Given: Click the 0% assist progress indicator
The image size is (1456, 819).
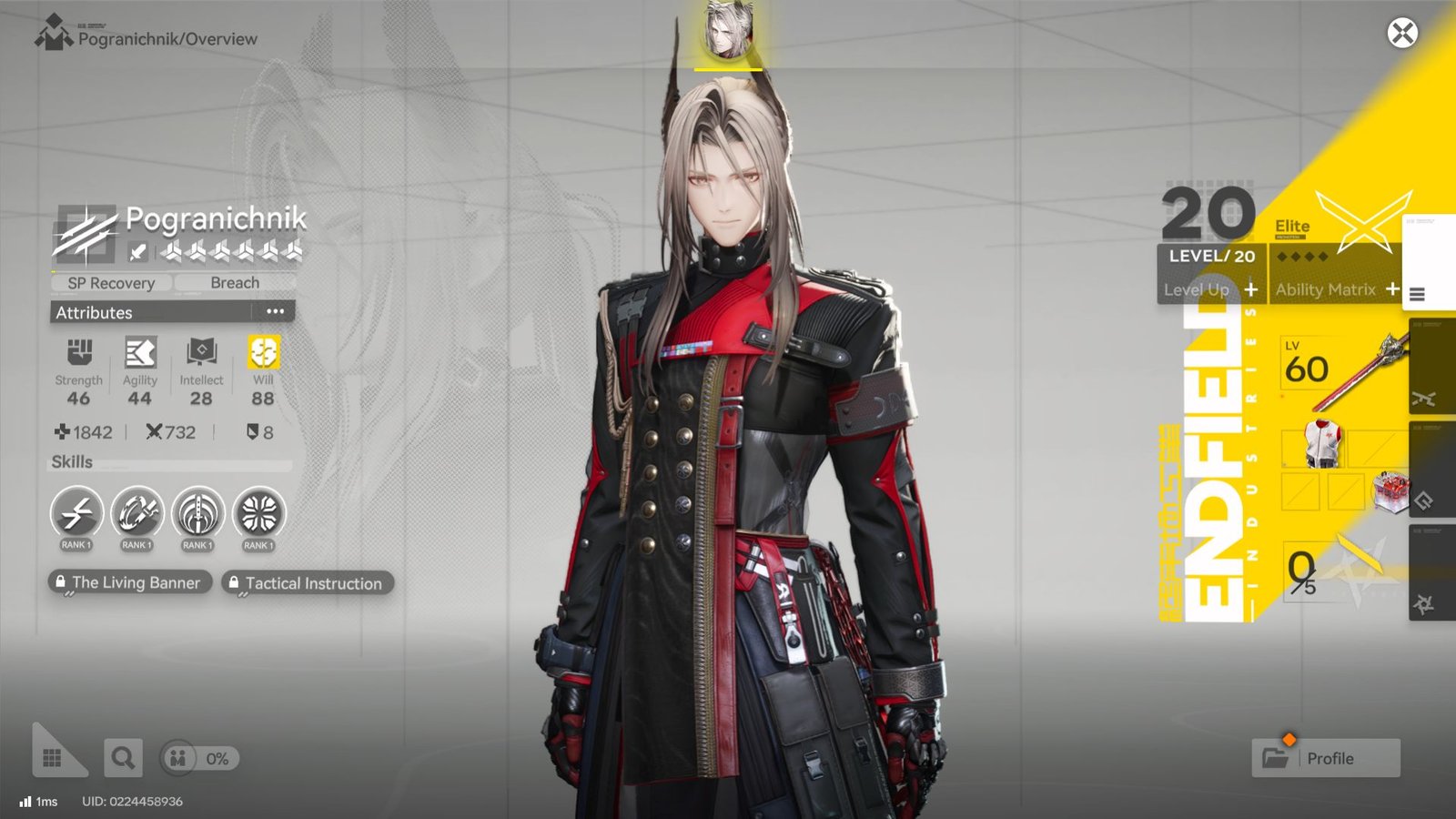Looking at the screenshot, I should (197, 757).
